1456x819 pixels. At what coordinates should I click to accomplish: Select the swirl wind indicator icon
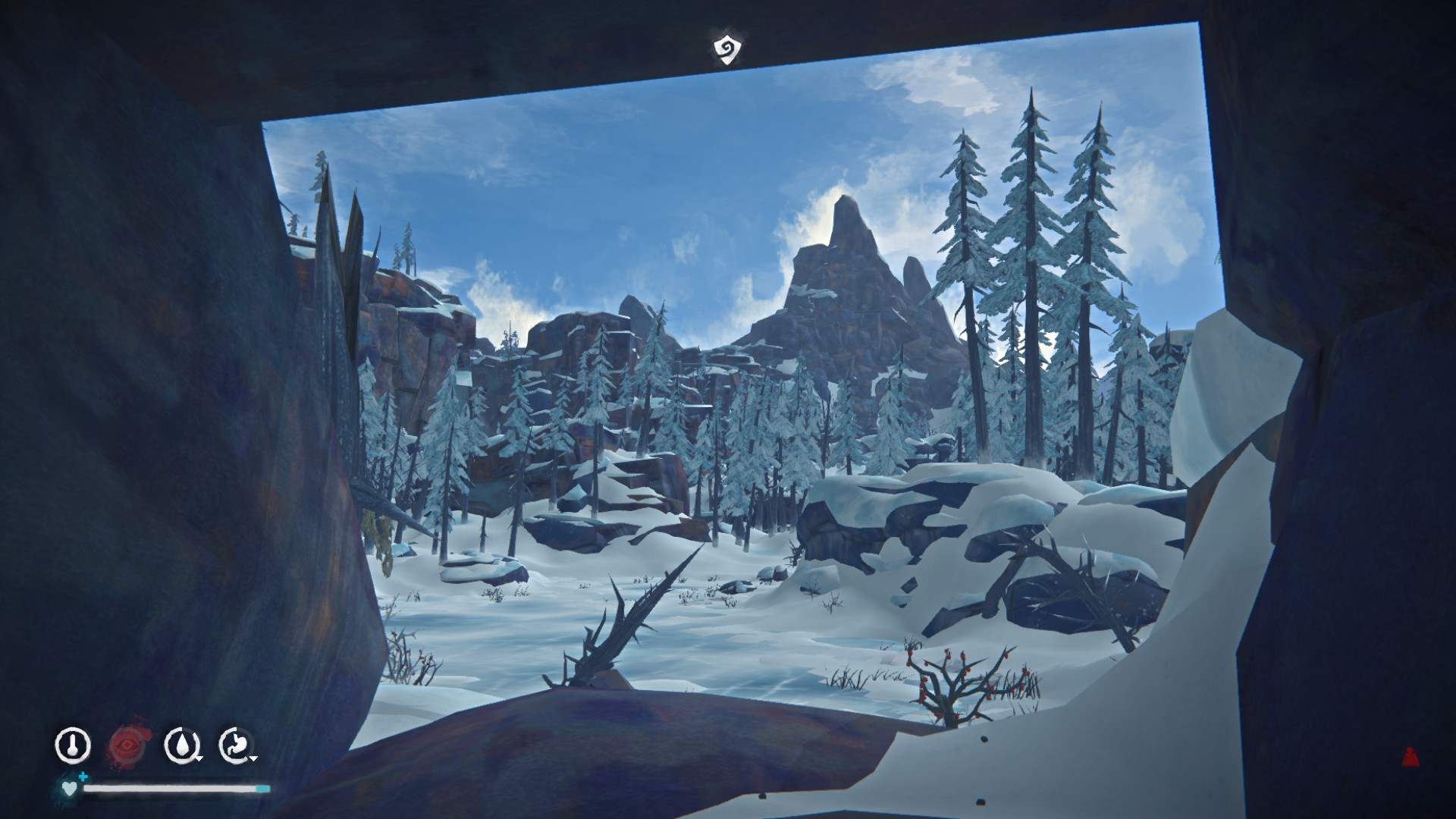click(727, 50)
